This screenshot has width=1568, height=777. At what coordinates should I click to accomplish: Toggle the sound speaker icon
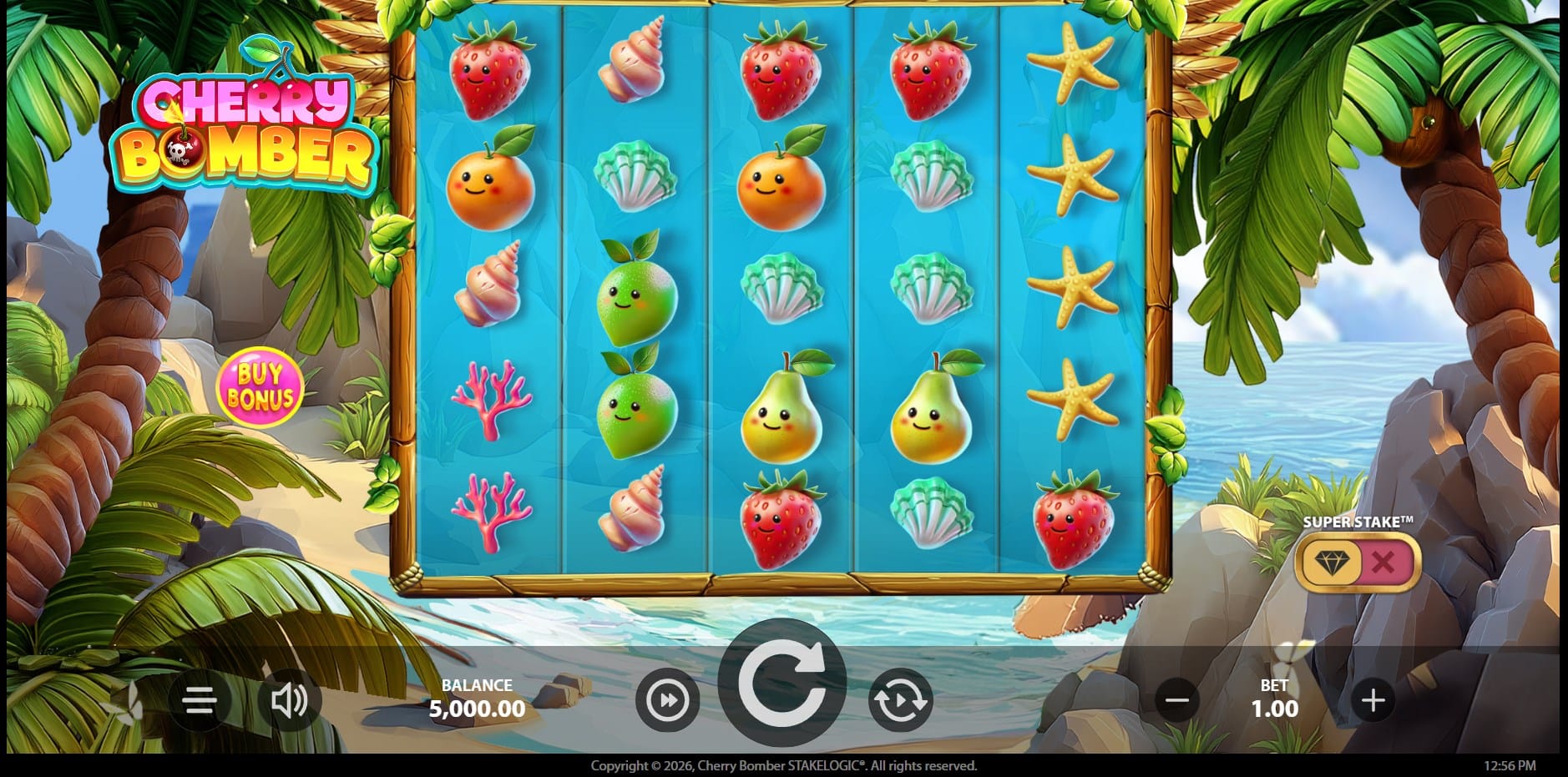(x=289, y=700)
